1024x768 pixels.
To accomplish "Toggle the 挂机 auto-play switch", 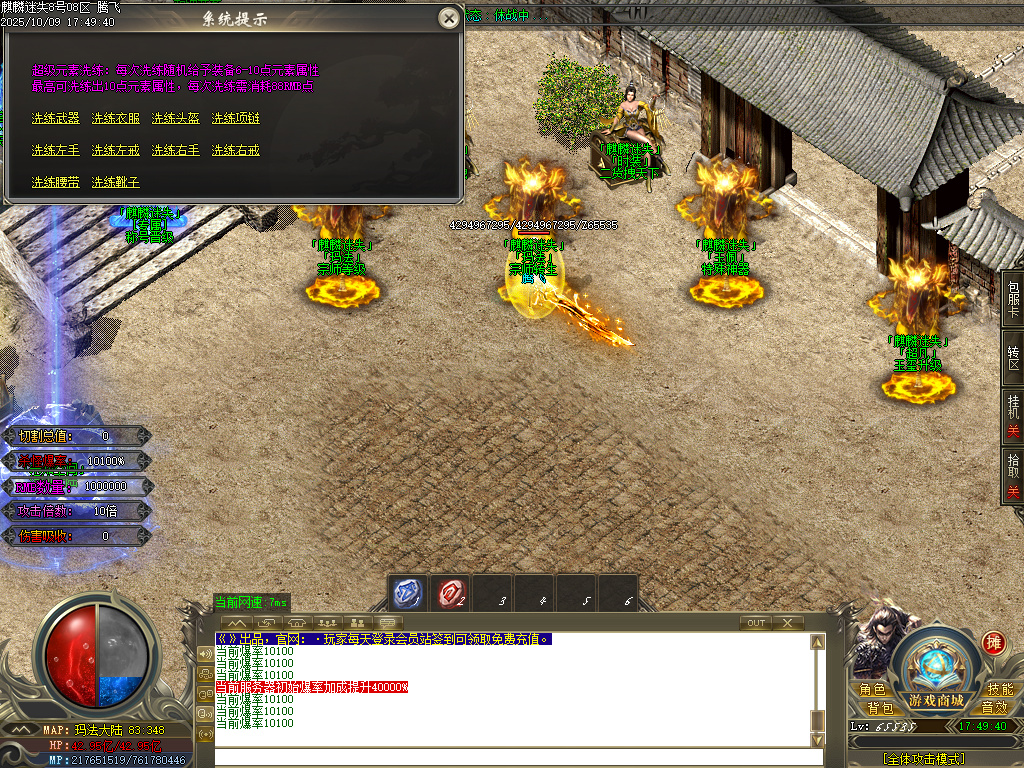I will pyautogui.click(x=1012, y=416).
